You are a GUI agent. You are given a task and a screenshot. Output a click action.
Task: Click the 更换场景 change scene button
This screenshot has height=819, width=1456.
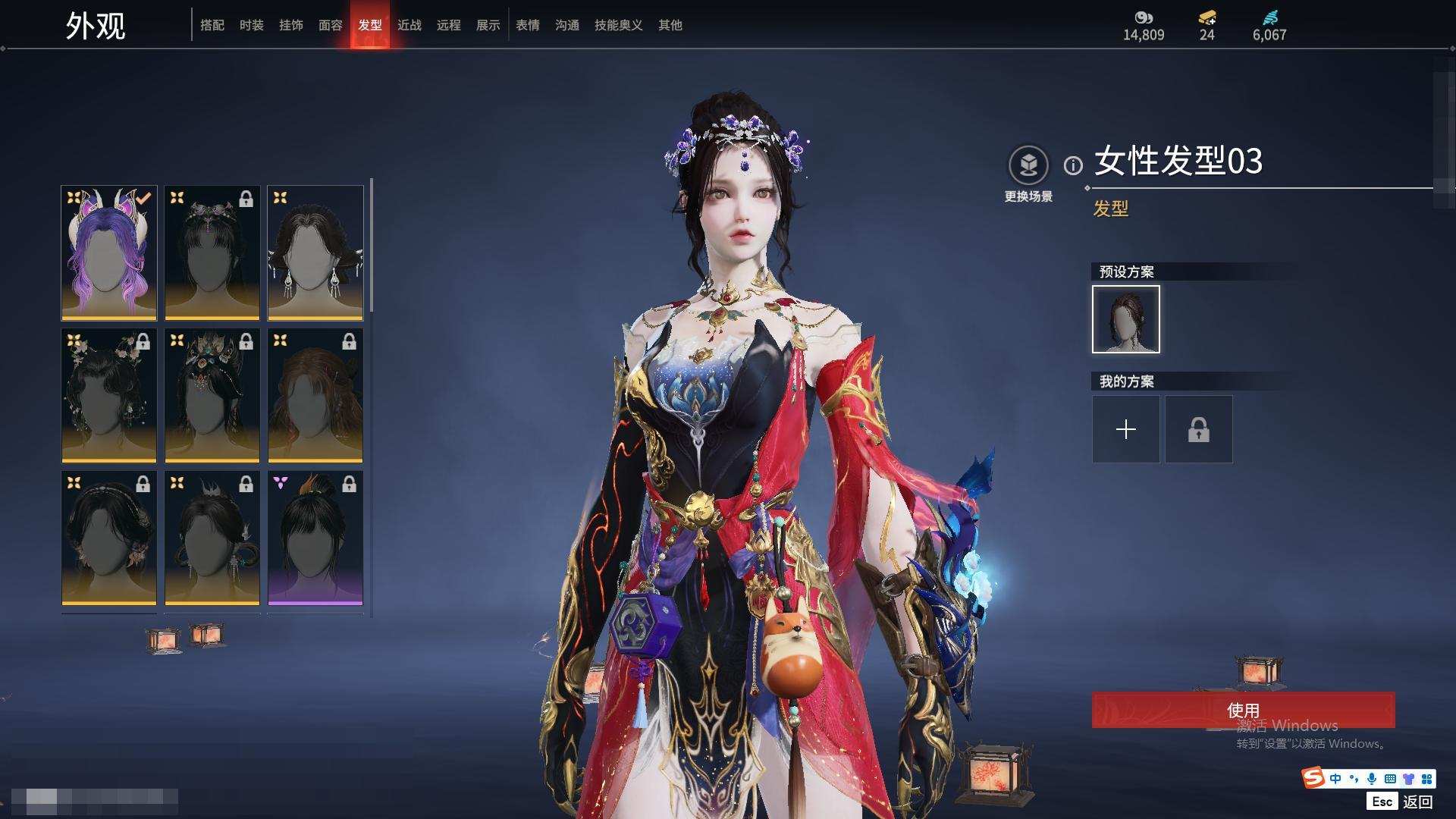click(x=1028, y=174)
